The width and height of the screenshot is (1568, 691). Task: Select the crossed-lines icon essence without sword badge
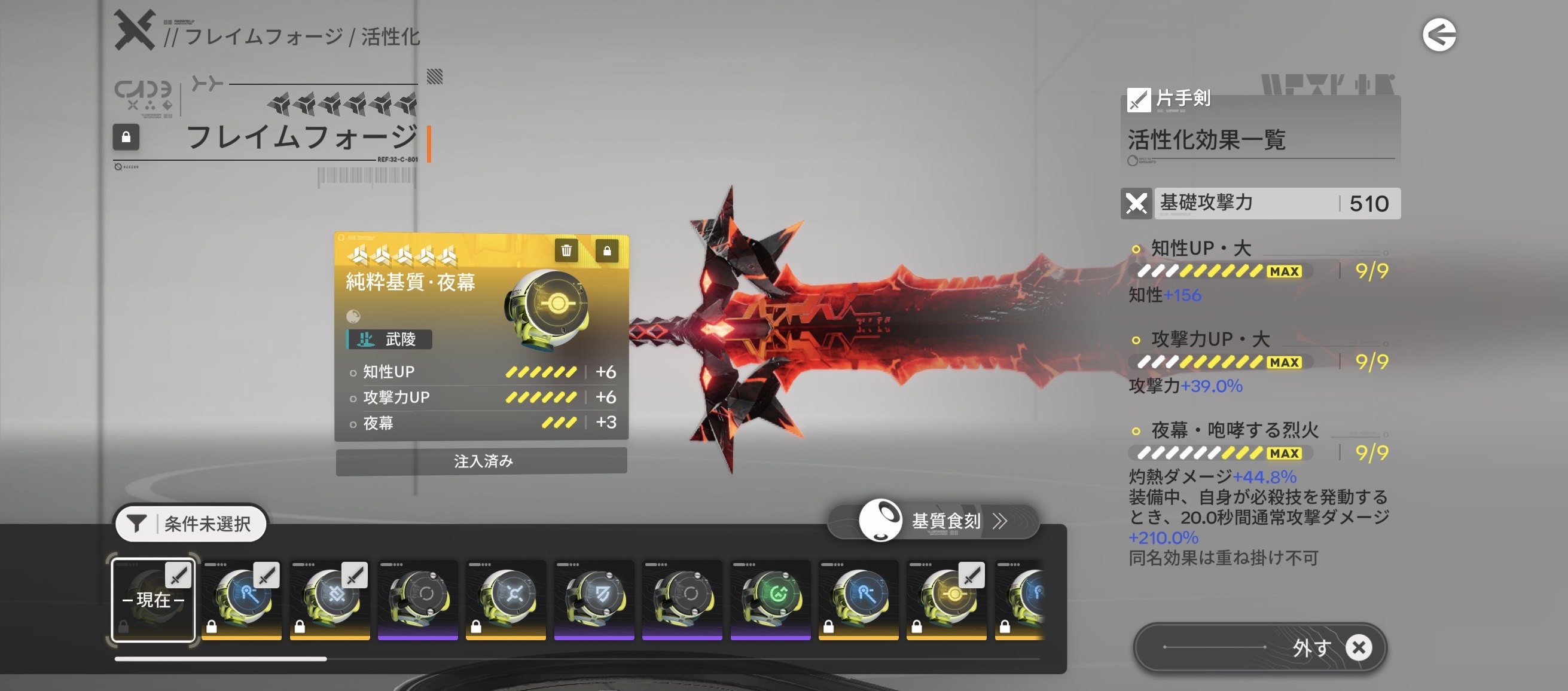pos(506,598)
